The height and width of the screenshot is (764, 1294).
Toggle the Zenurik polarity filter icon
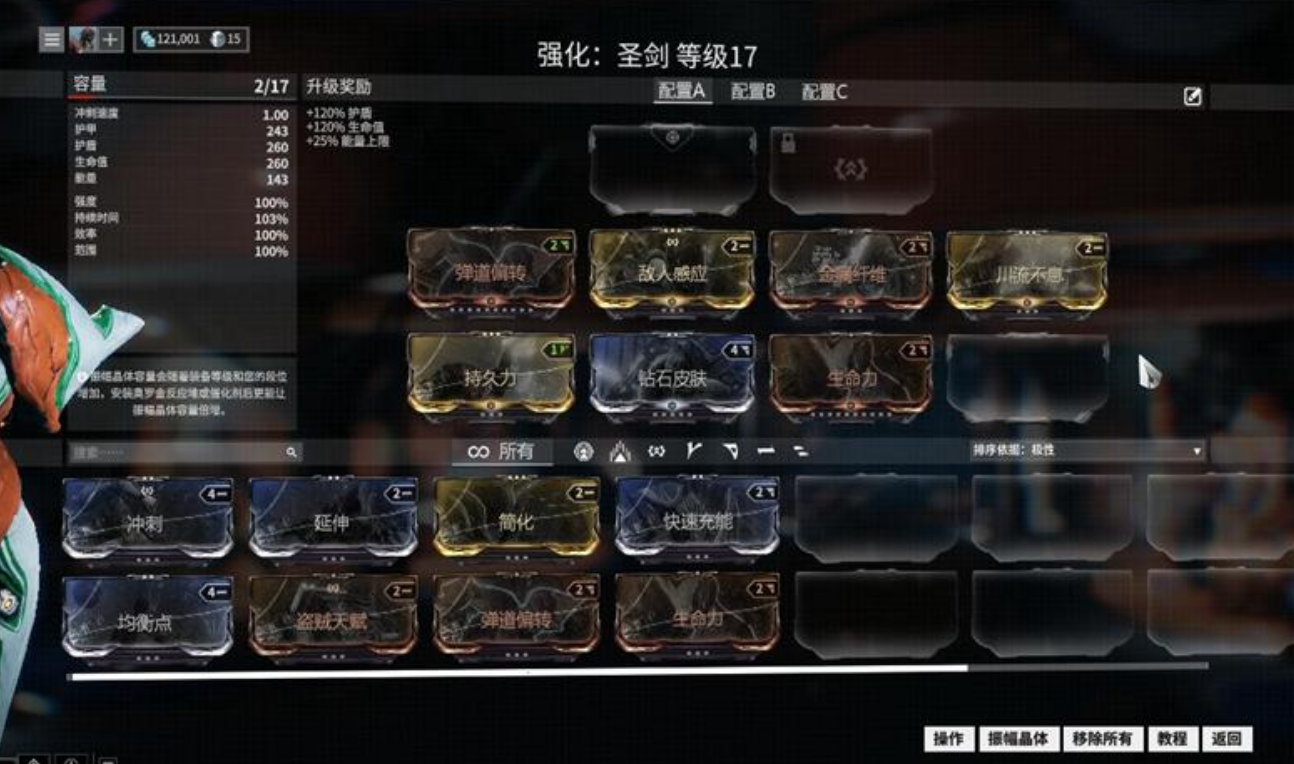coord(801,450)
